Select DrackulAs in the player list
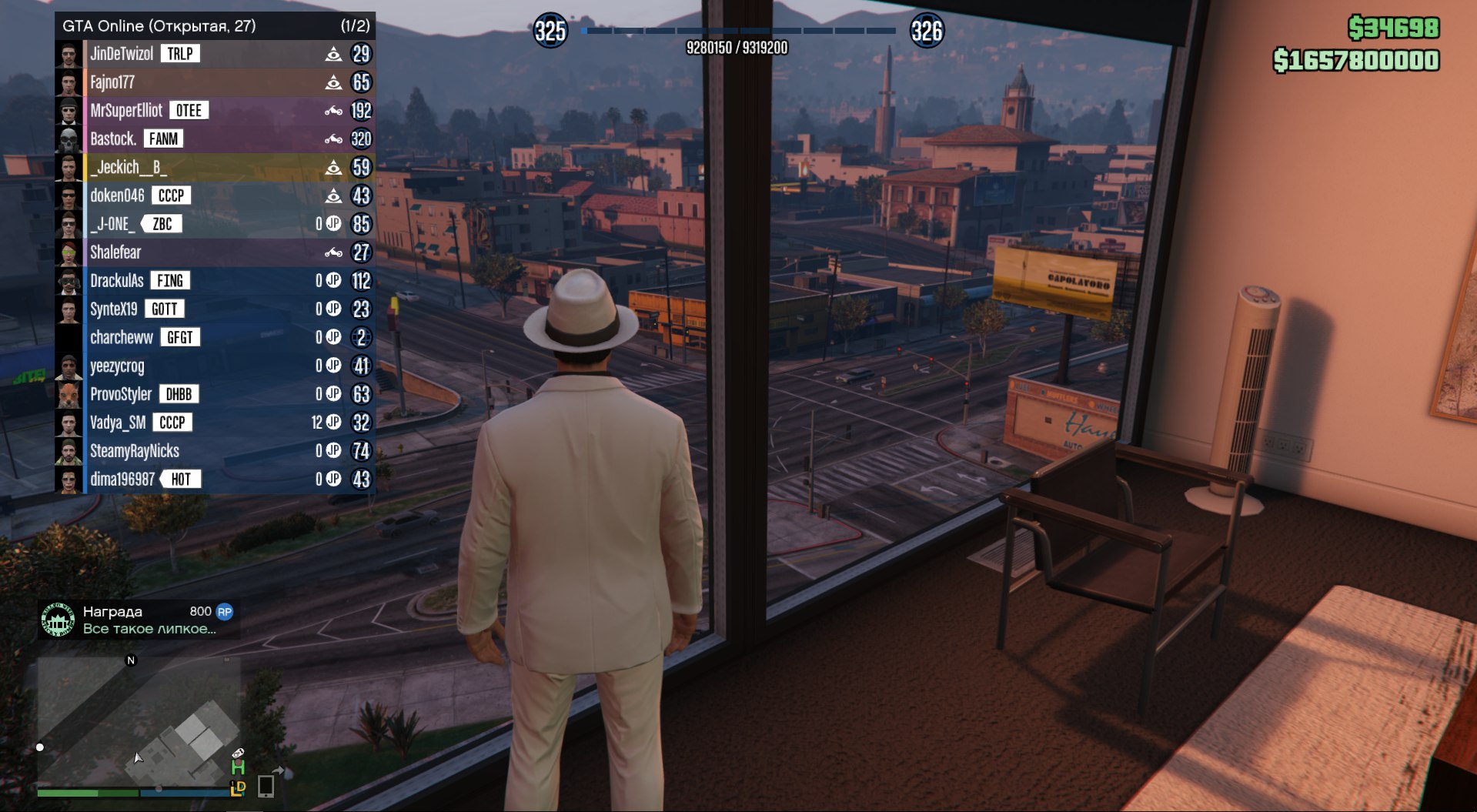Screen dimensions: 1477x812 (117, 281)
